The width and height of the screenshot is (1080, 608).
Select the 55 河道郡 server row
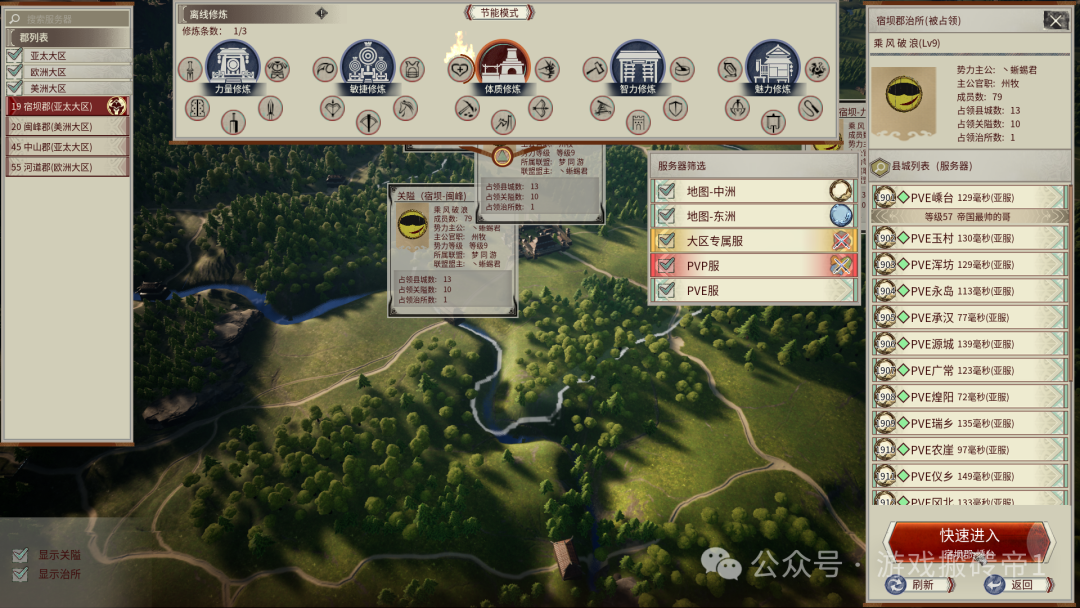coord(68,167)
